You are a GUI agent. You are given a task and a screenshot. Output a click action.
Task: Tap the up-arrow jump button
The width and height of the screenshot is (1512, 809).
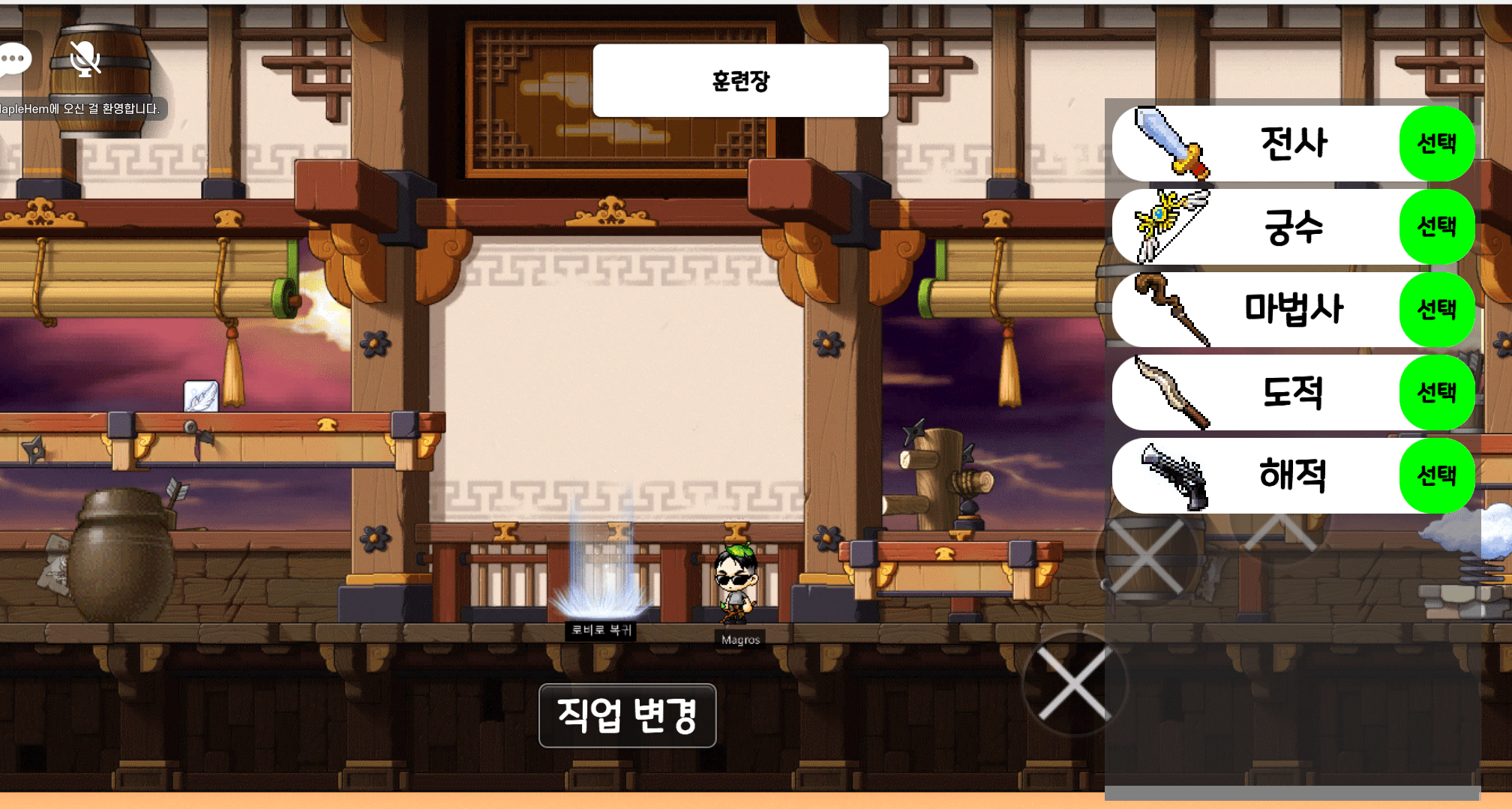click(x=1280, y=532)
